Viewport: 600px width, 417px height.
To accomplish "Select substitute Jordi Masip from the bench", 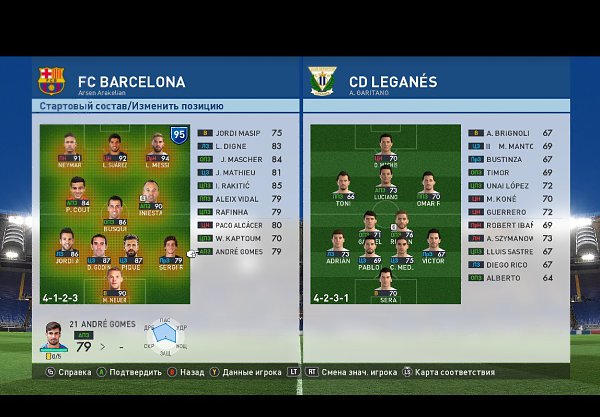I will (240, 132).
